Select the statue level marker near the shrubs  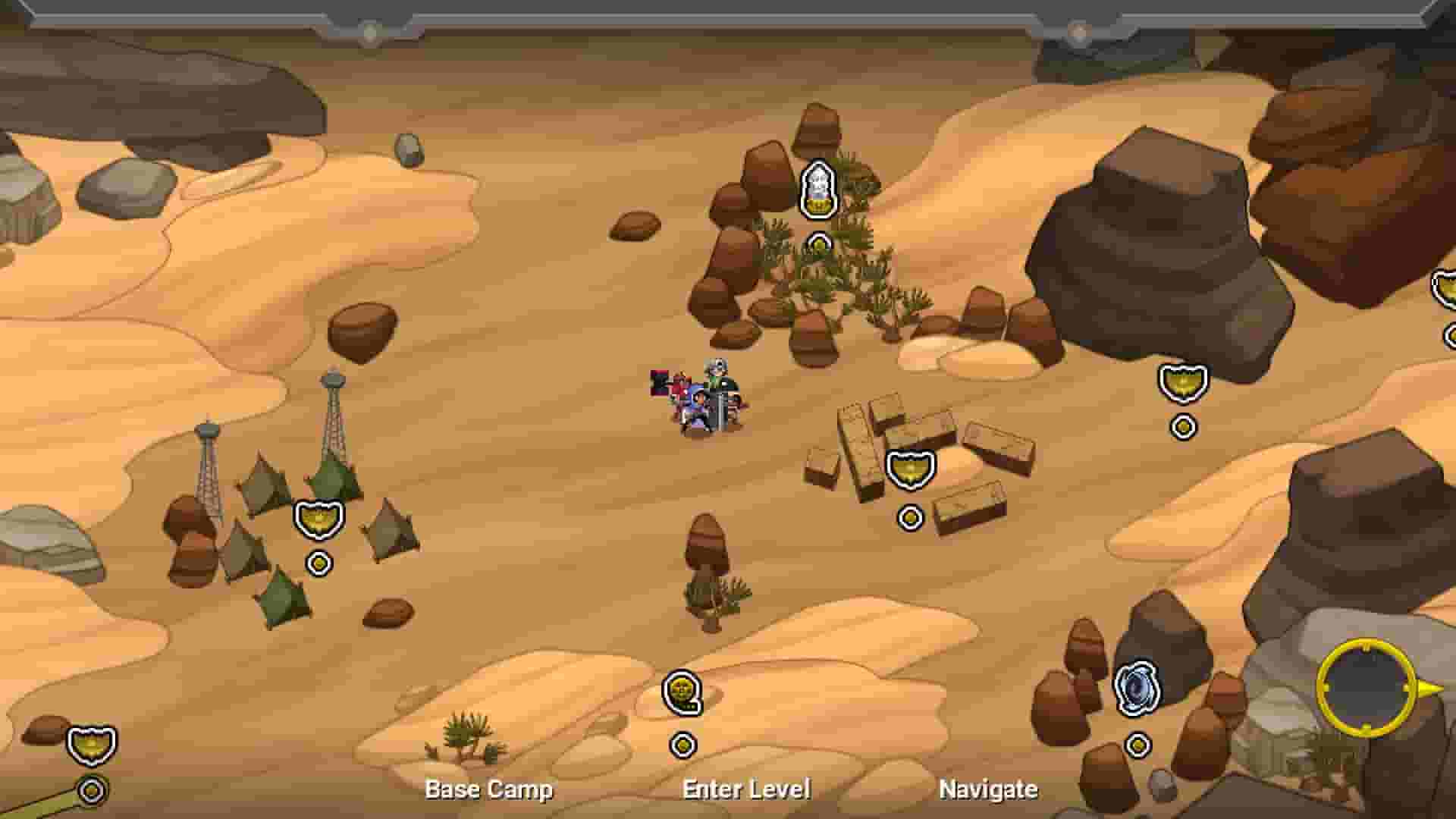(x=817, y=186)
